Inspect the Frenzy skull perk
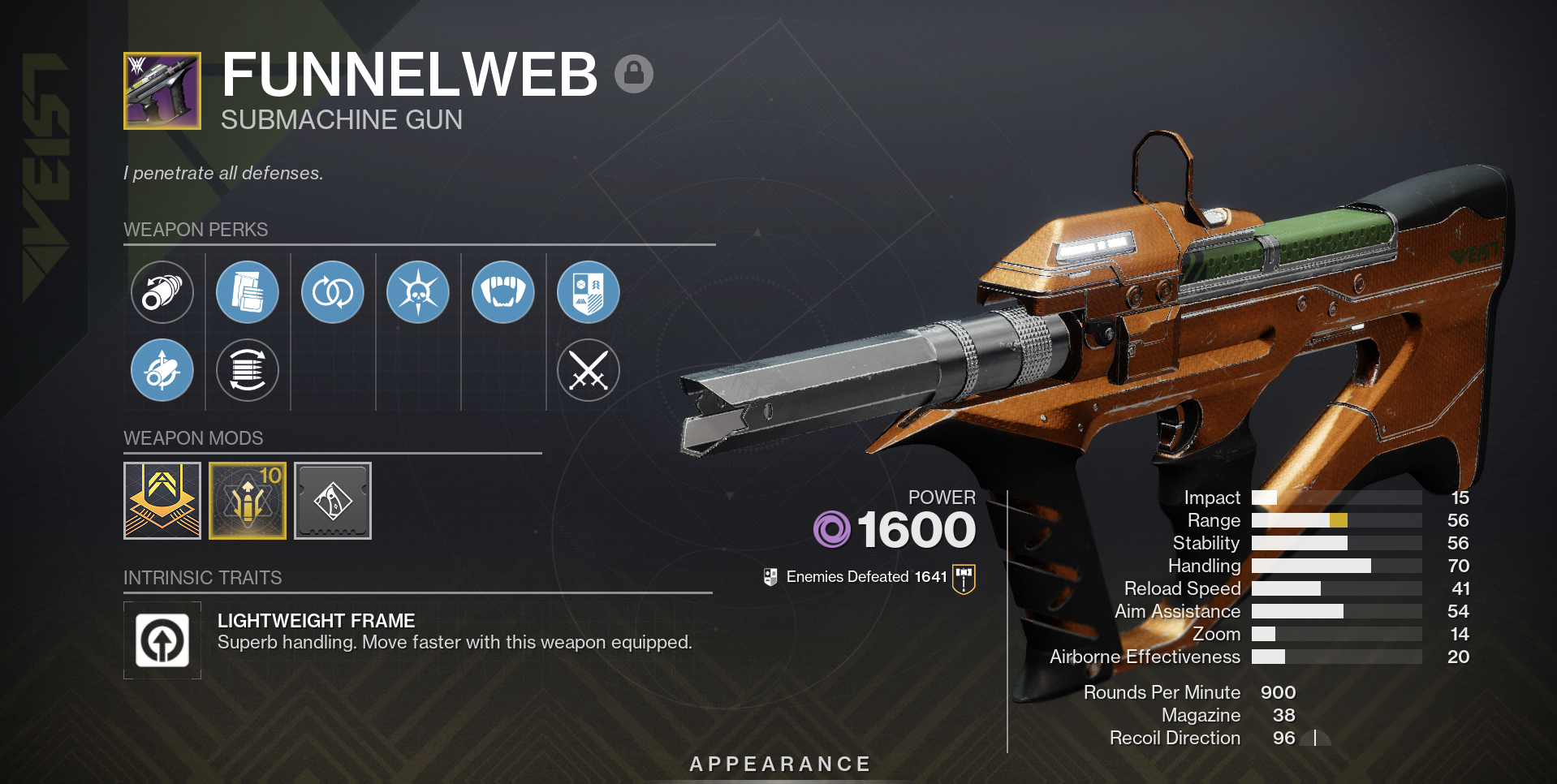This screenshot has height=784, width=1557. tap(418, 292)
